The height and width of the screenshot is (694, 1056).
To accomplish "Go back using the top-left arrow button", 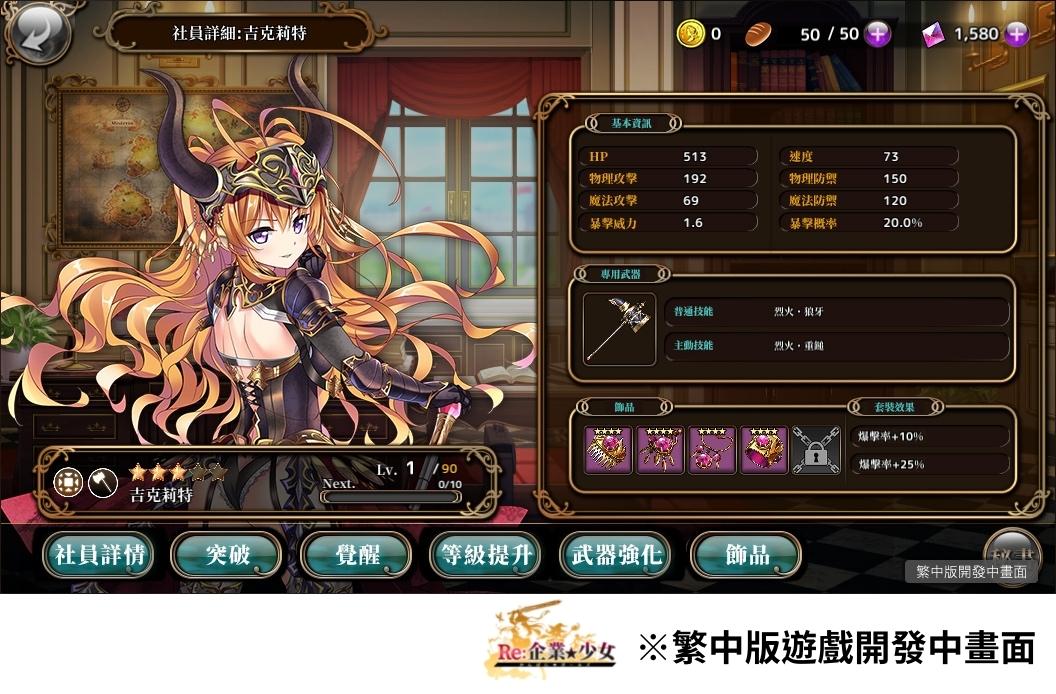I will [40, 35].
